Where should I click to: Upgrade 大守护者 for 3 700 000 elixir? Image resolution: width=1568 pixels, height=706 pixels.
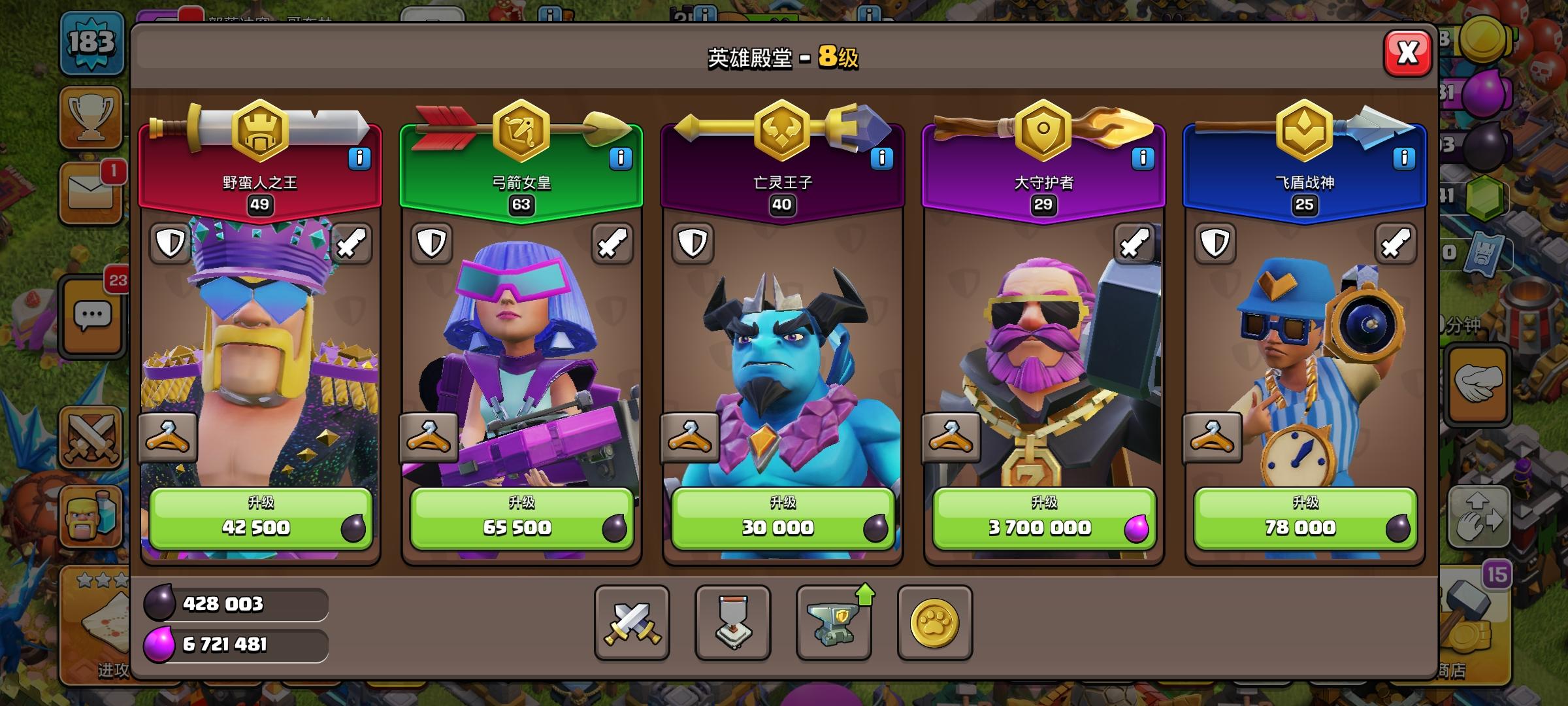1043,517
